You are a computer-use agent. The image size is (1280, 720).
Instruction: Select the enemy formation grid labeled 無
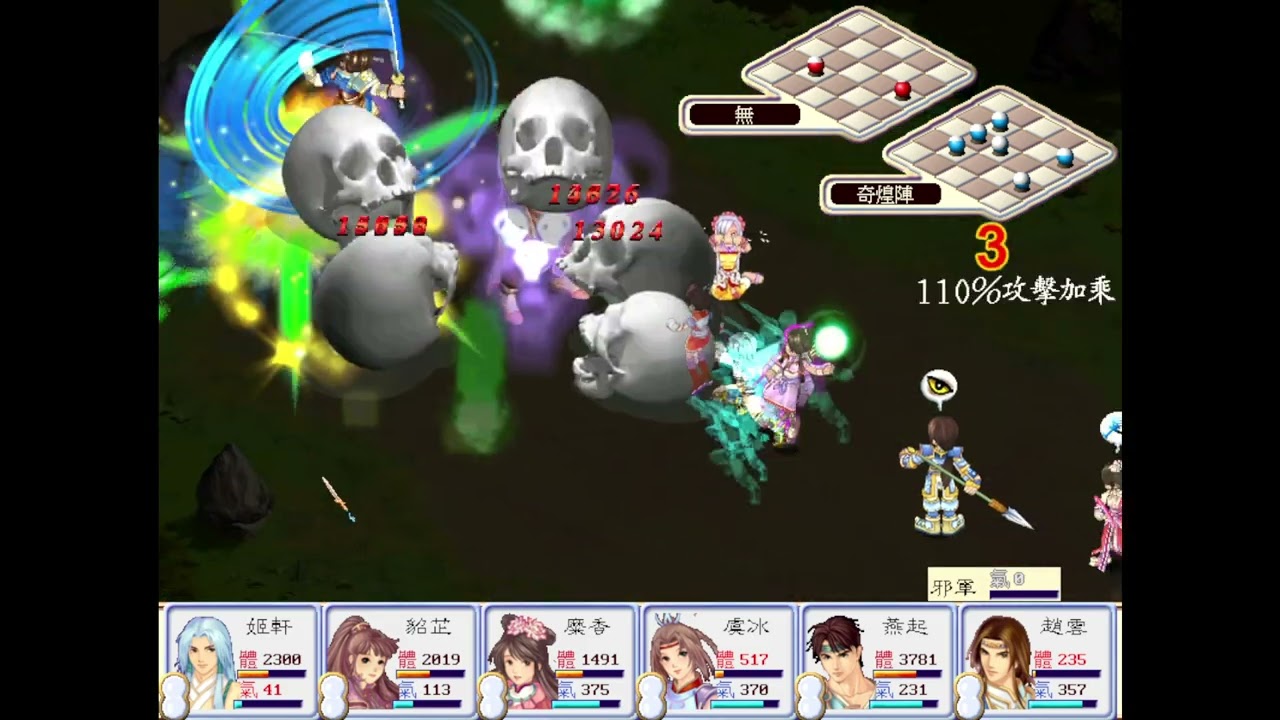click(x=858, y=70)
